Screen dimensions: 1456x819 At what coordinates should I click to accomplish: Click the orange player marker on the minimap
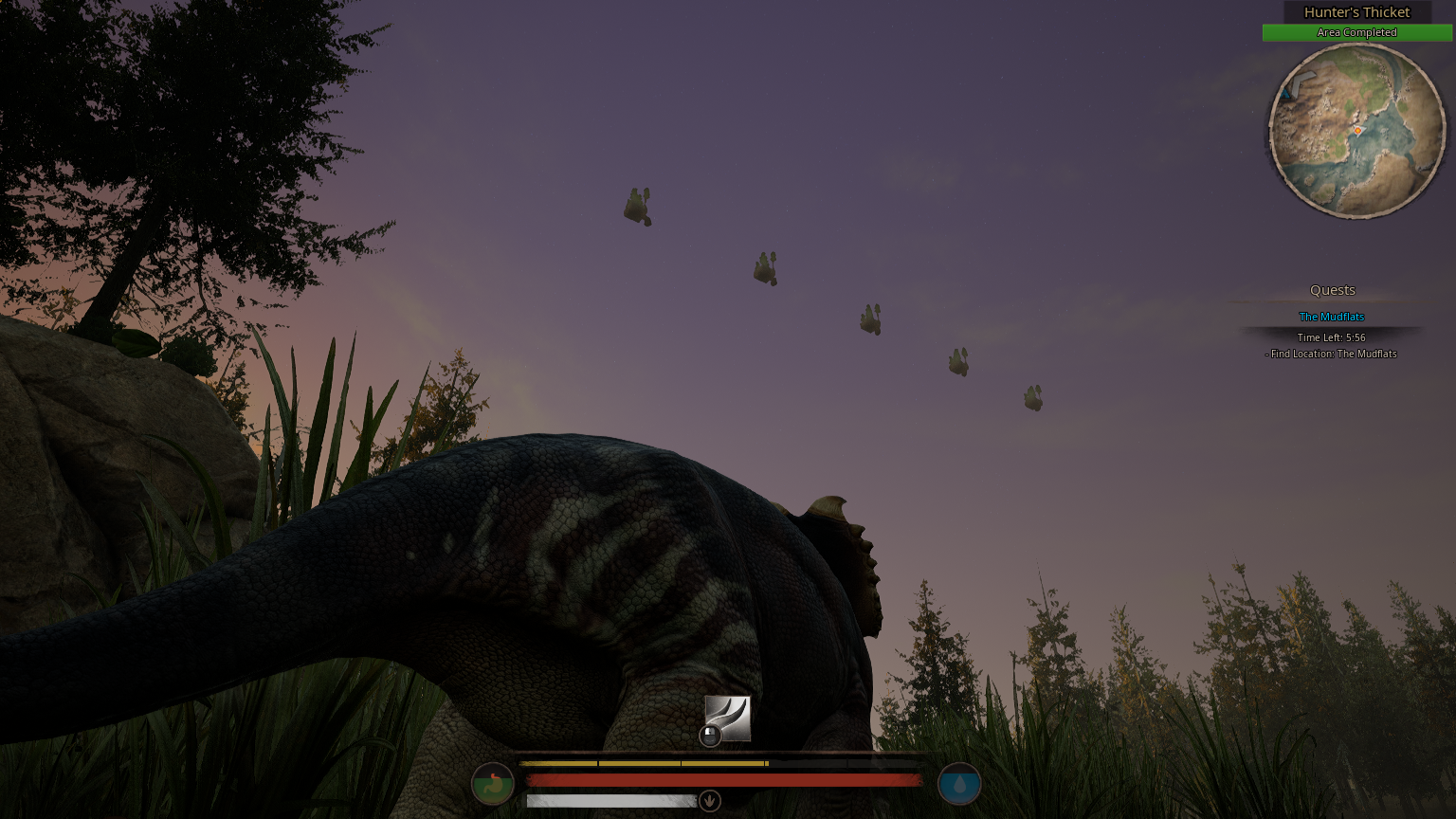point(1357,131)
